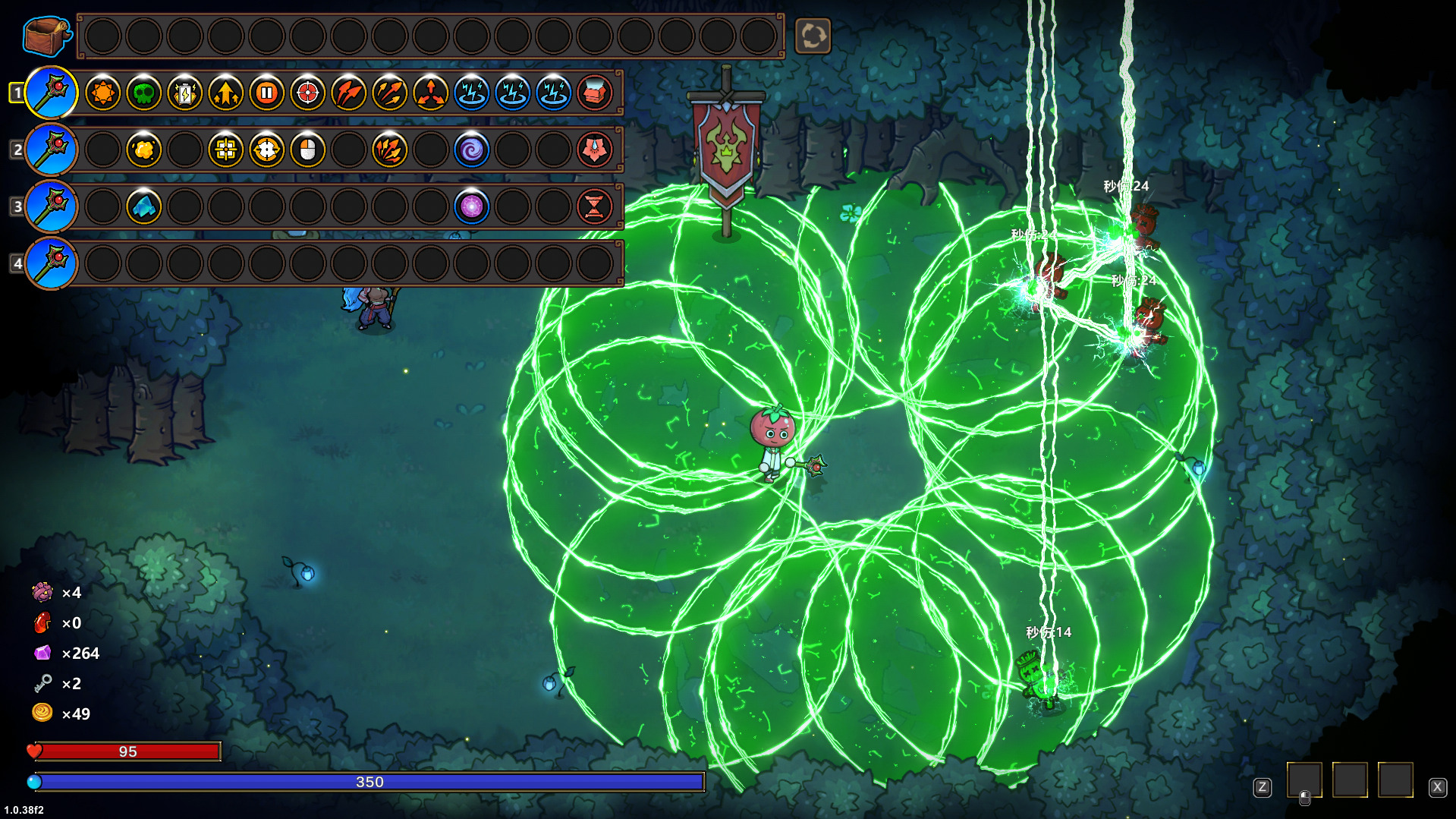Select the orange pause-symbol spell
Screen dimensions: 1456x819
click(x=267, y=93)
